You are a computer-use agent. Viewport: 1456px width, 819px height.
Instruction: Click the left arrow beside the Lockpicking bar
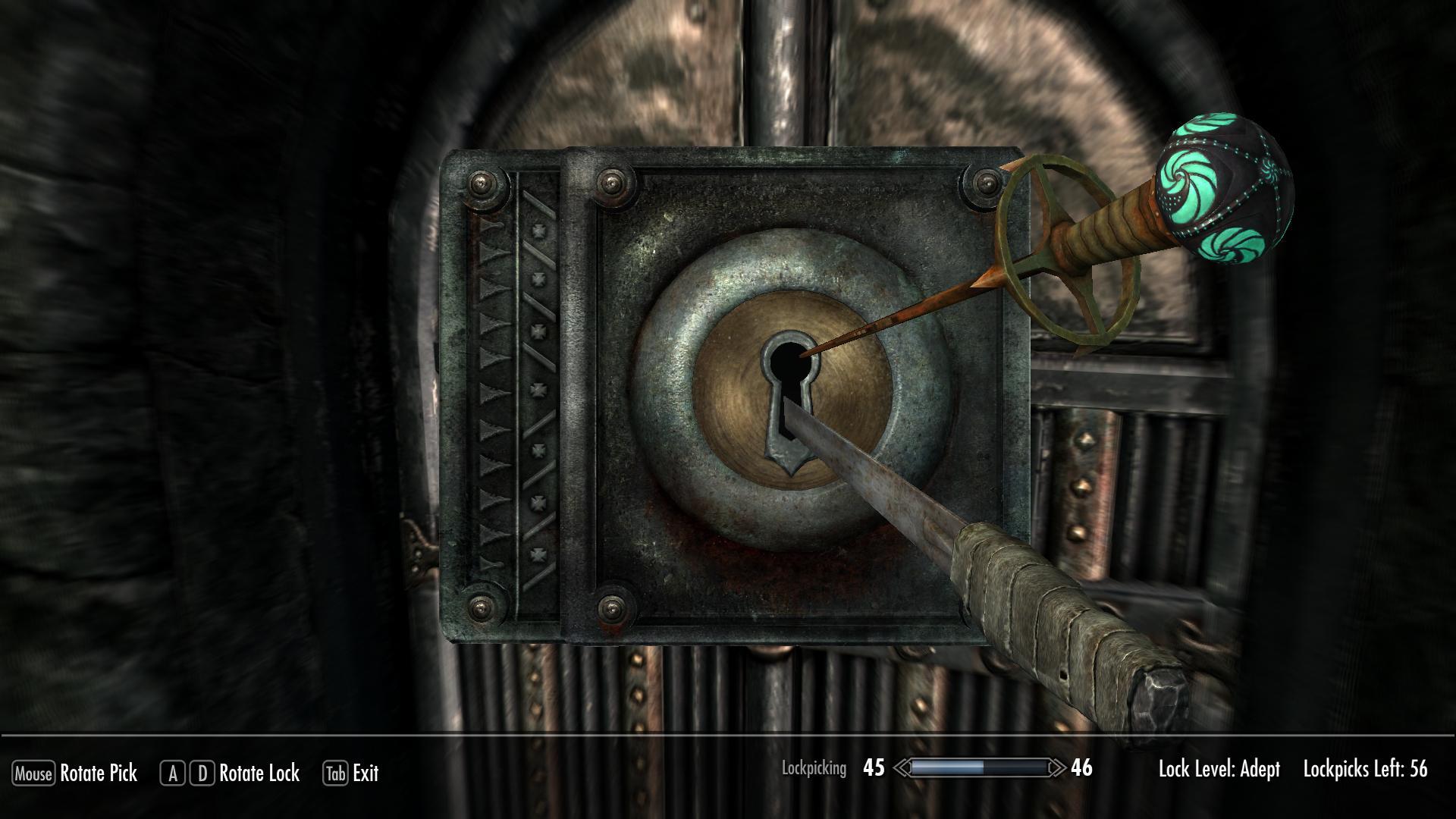[902, 769]
